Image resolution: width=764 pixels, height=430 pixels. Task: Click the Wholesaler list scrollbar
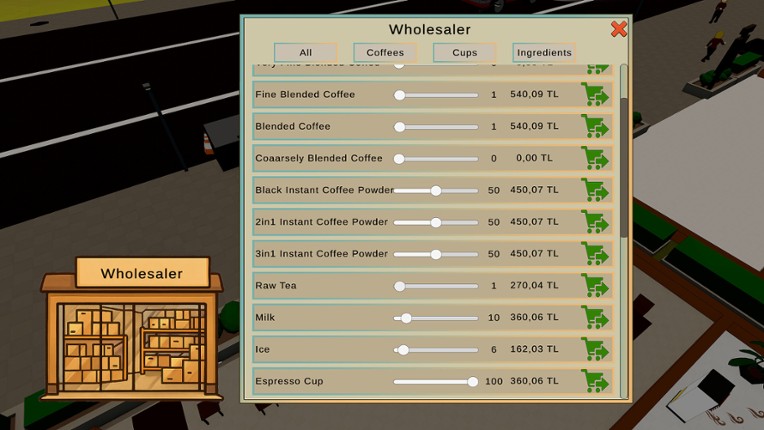(x=625, y=168)
